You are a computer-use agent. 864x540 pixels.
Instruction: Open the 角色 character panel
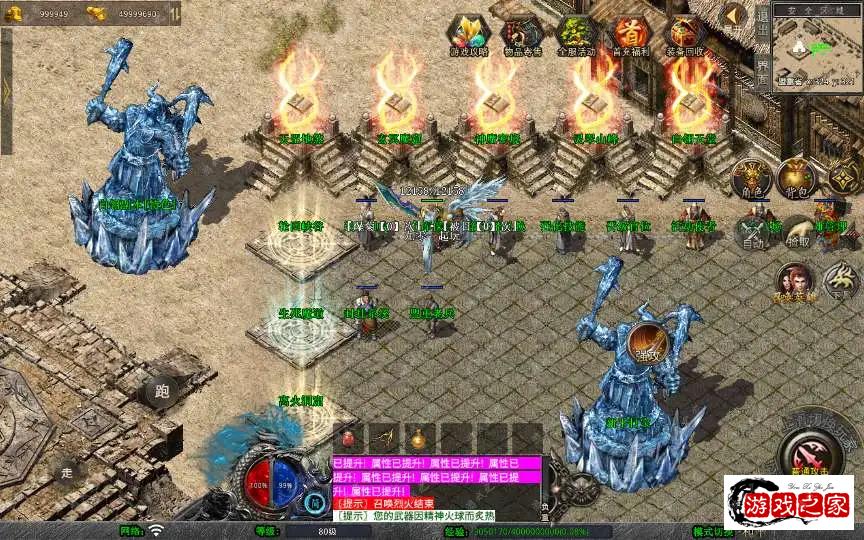point(751,177)
